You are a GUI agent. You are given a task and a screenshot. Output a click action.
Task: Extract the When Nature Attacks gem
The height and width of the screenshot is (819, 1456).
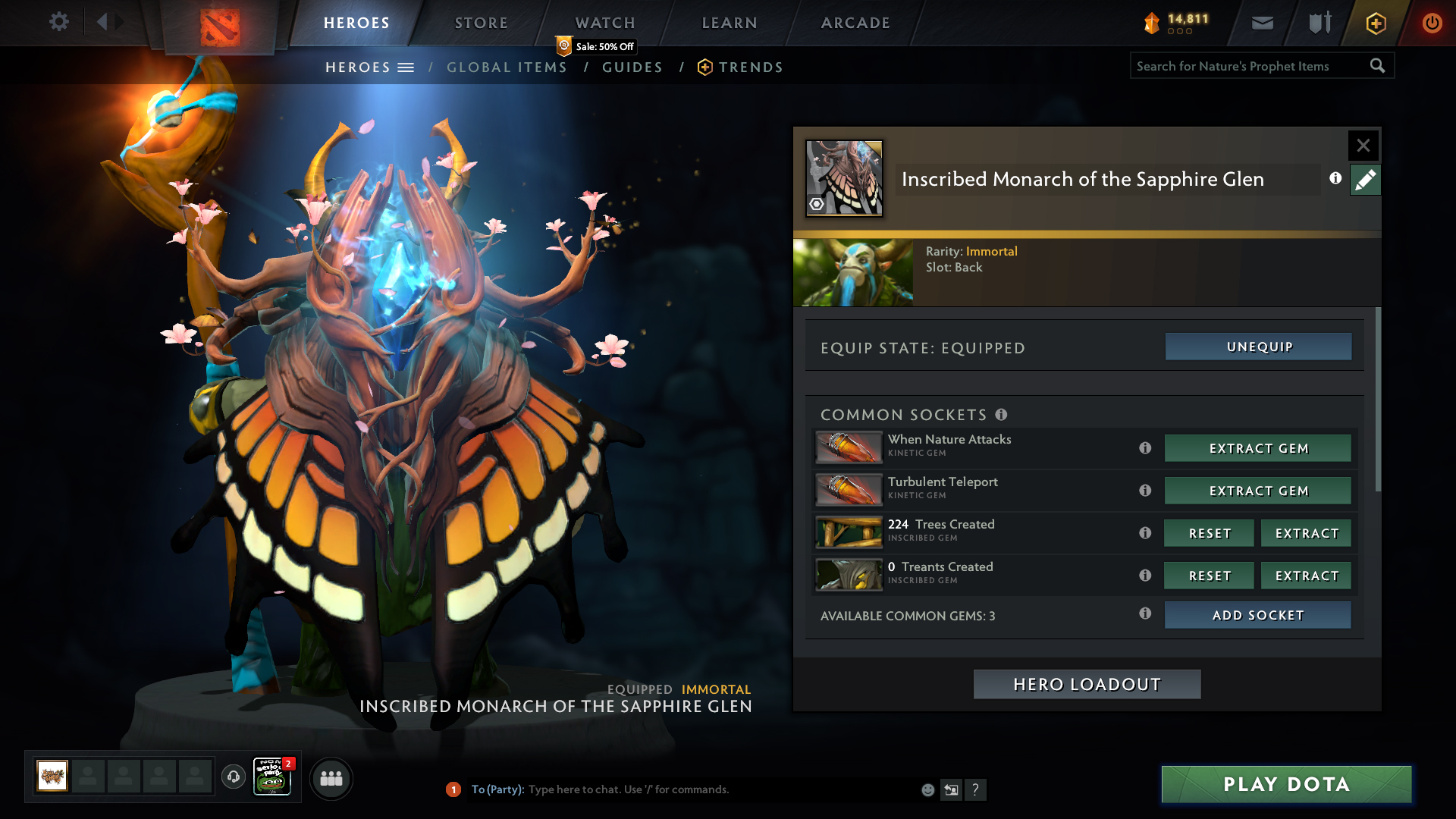(1257, 448)
